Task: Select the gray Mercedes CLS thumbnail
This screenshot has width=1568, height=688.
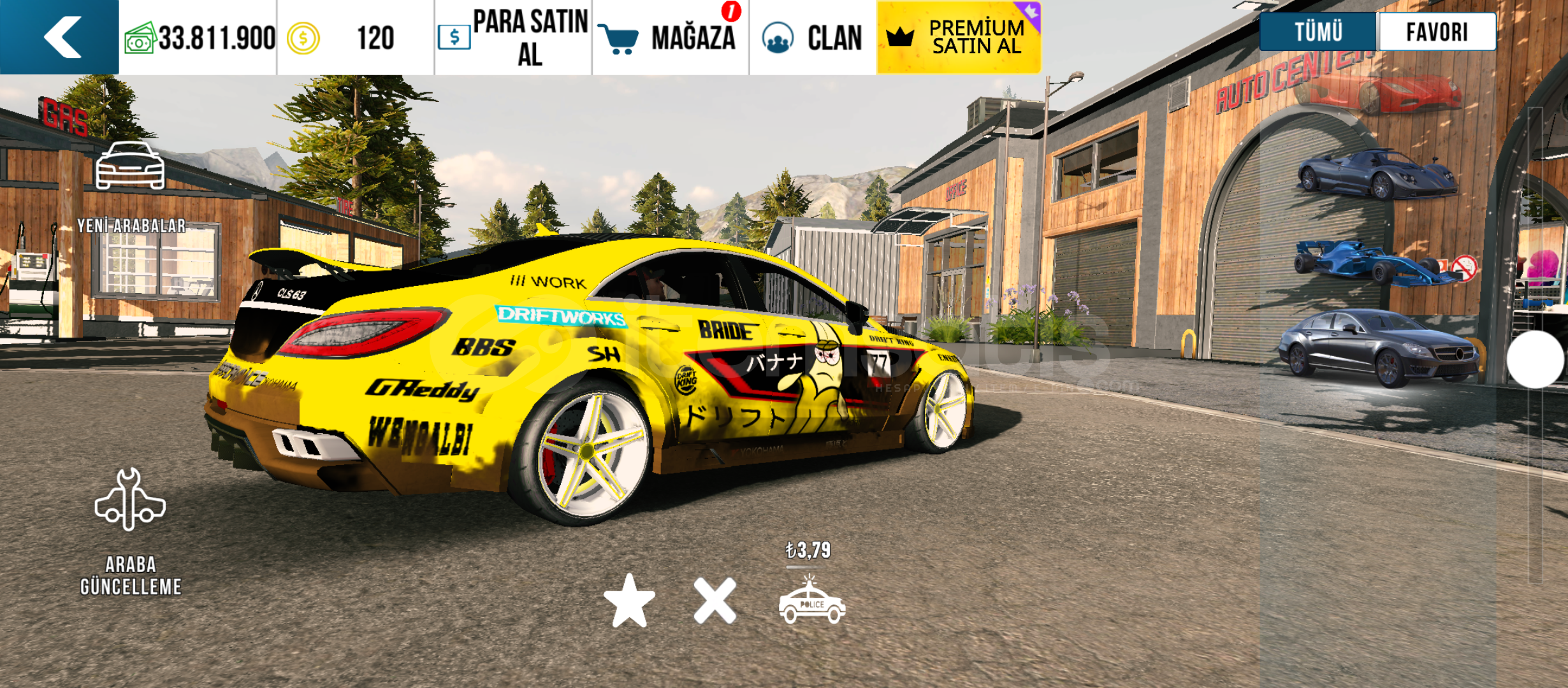Action: [x=1377, y=347]
